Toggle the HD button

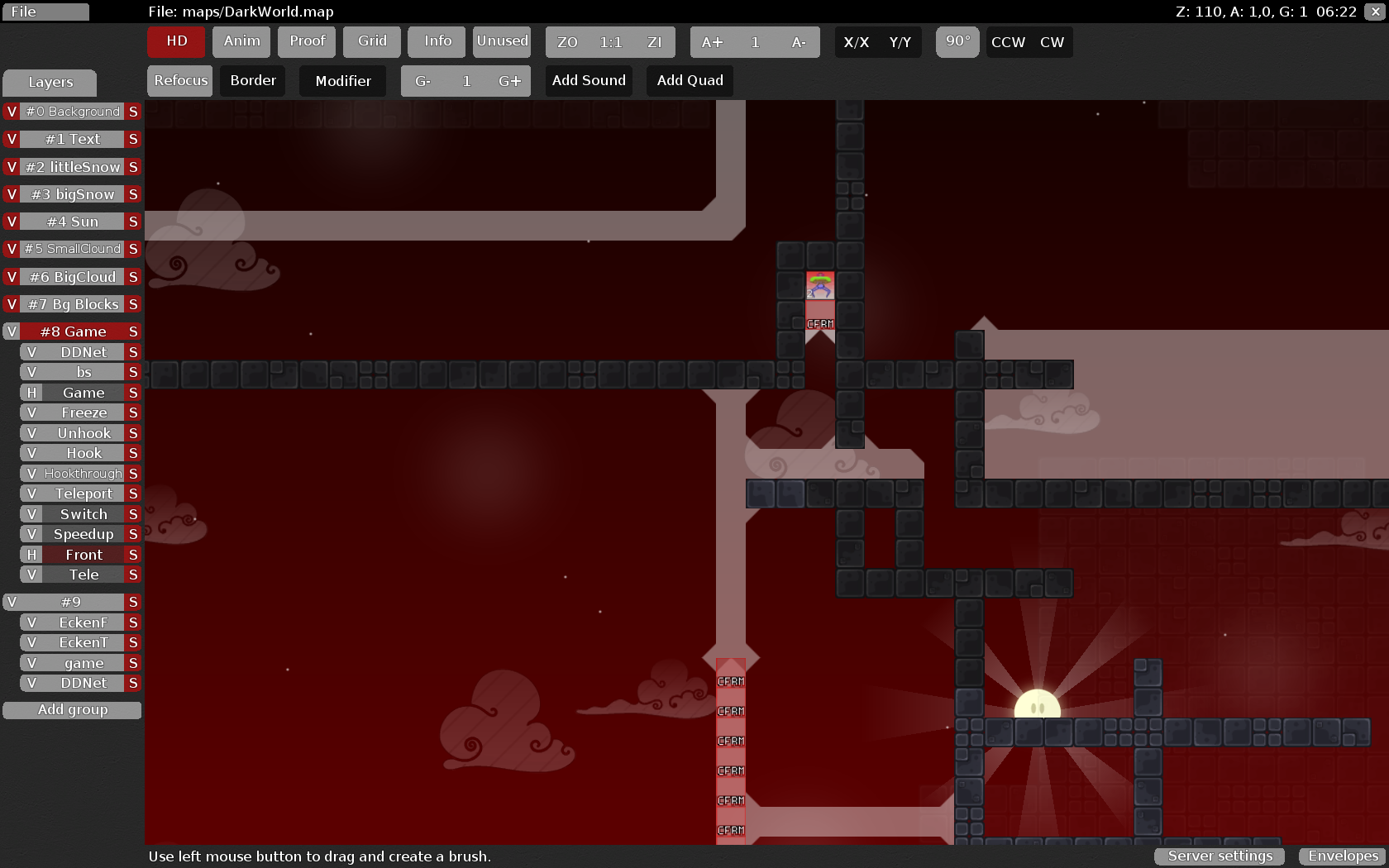(x=176, y=41)
